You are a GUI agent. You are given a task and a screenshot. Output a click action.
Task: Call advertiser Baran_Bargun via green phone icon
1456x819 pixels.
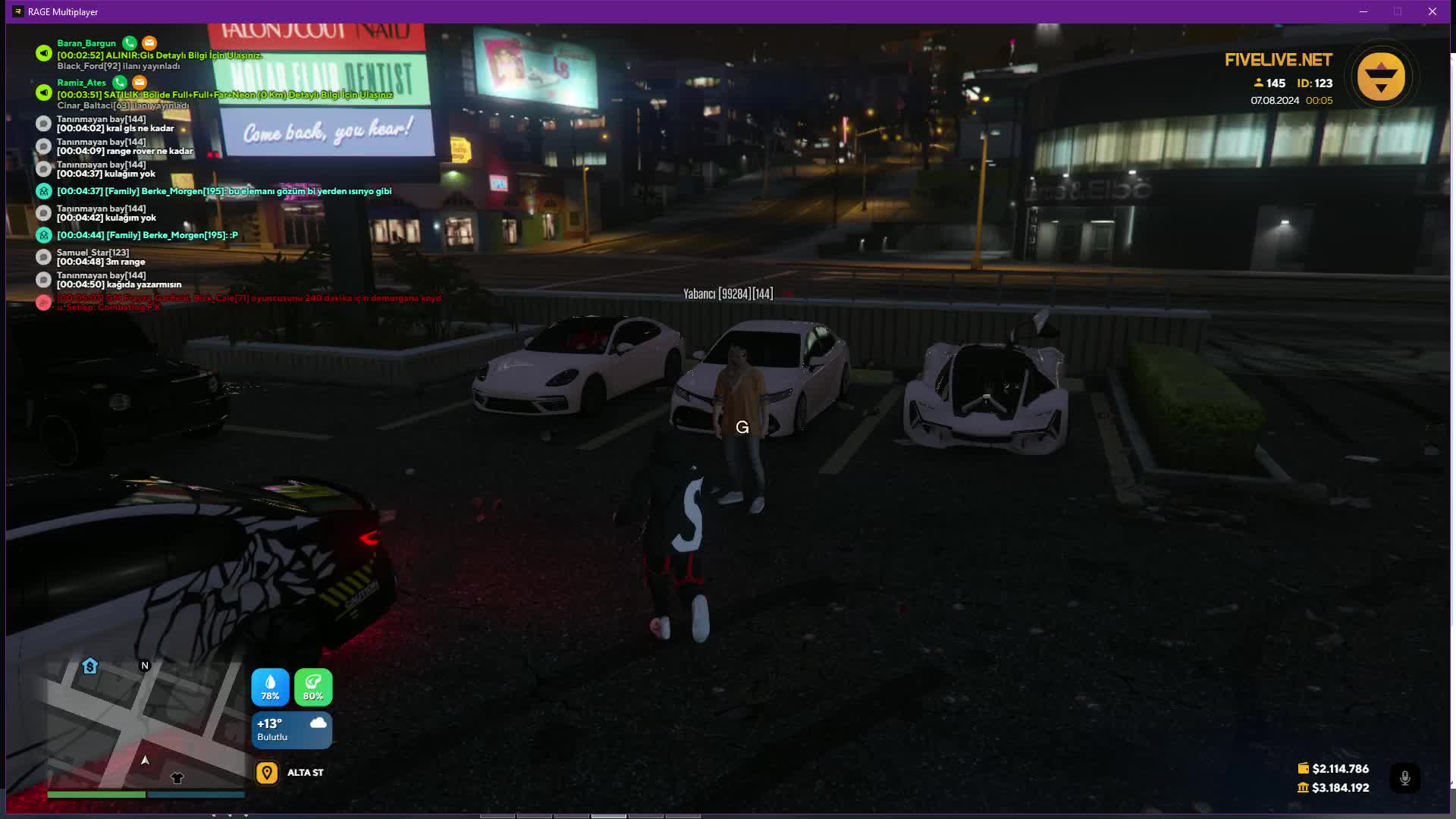pos(130,43)
